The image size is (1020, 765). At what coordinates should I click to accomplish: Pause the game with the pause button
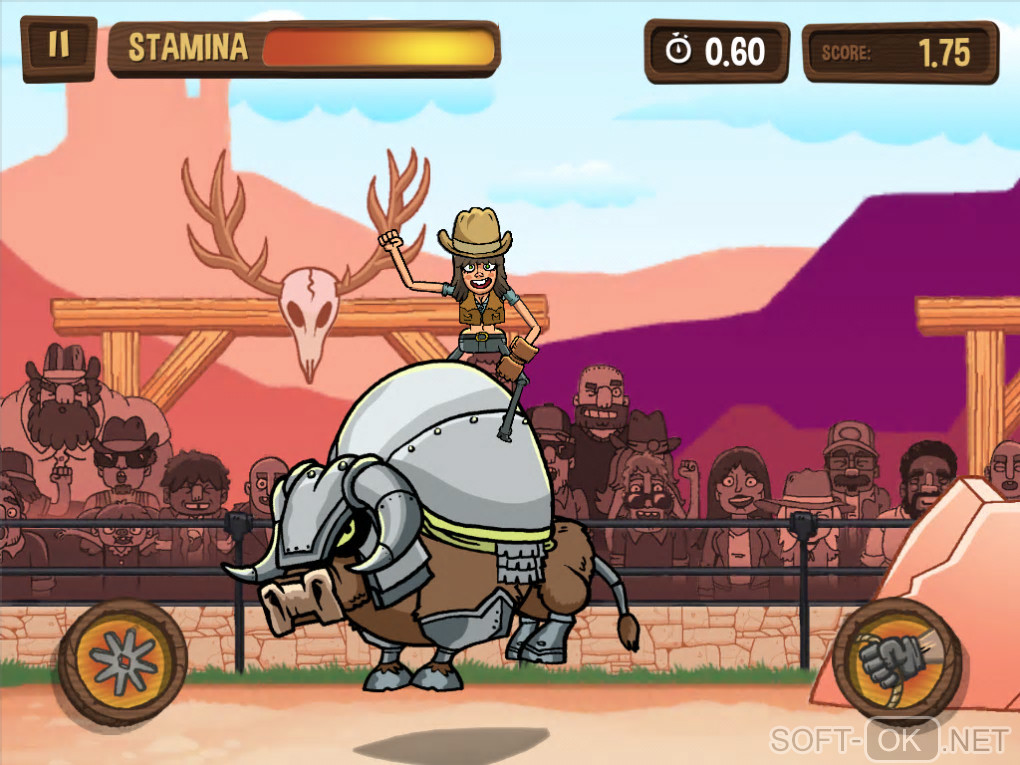[x=59, y=47]
